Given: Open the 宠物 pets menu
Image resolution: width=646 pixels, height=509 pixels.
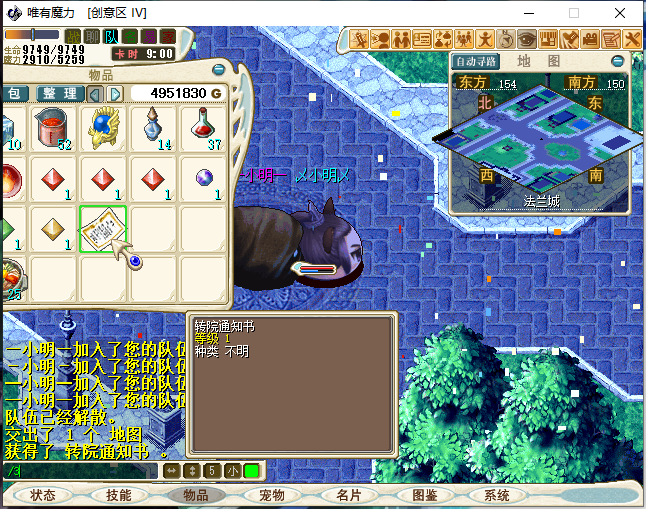Looking at the screenshot, I should pyautogui.click(x=272, y=495).
